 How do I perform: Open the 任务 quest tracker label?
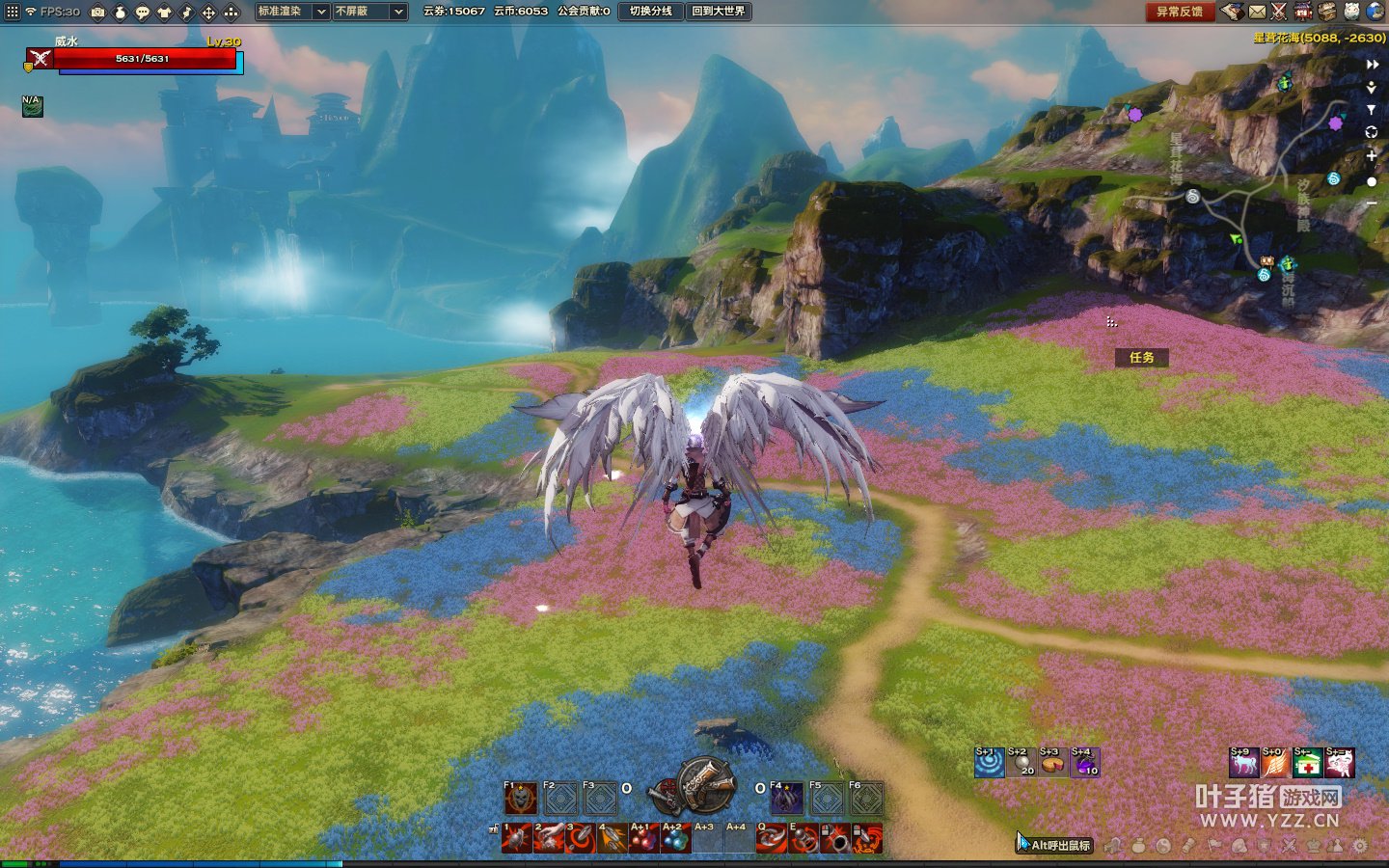(x=1141, y=358)
